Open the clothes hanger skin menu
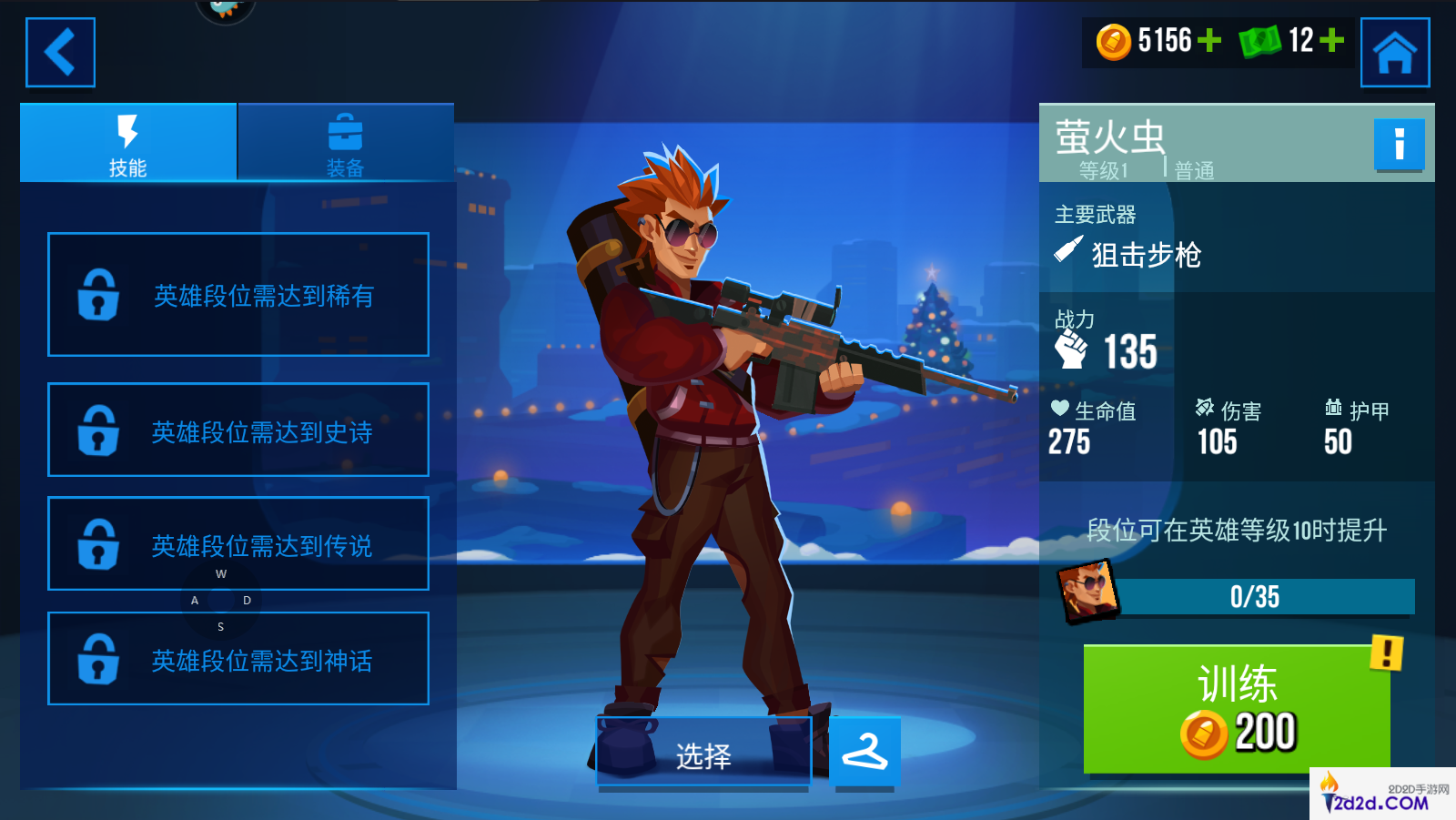The image size is (1456, 820). click(864, 752)
